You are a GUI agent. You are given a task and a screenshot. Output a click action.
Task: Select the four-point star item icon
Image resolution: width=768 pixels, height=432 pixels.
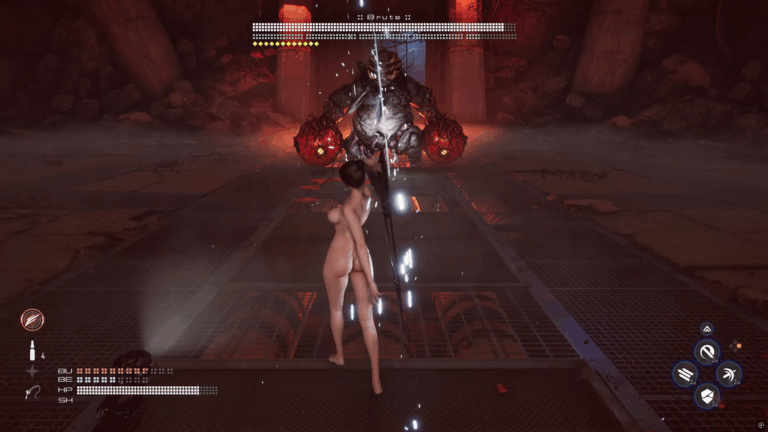pos(32,371)
